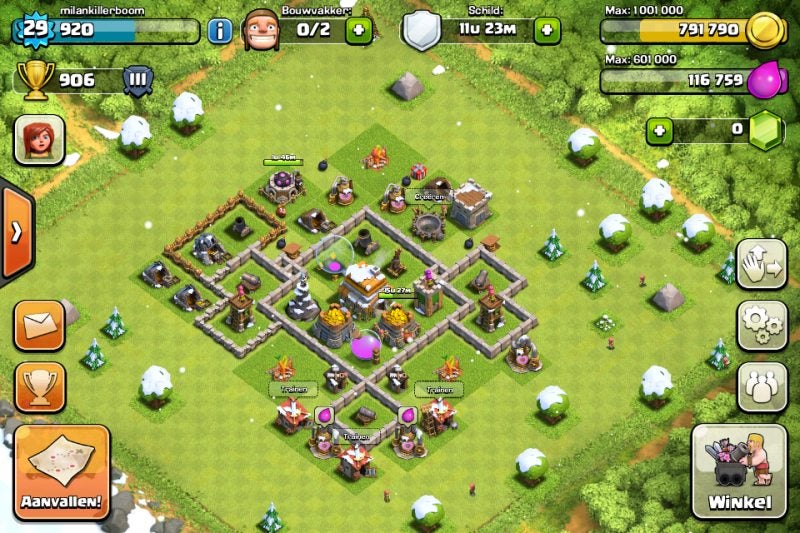Screen dimensions: 800x533
Task: Add a builder with the green plus
Action: [360, 30]
